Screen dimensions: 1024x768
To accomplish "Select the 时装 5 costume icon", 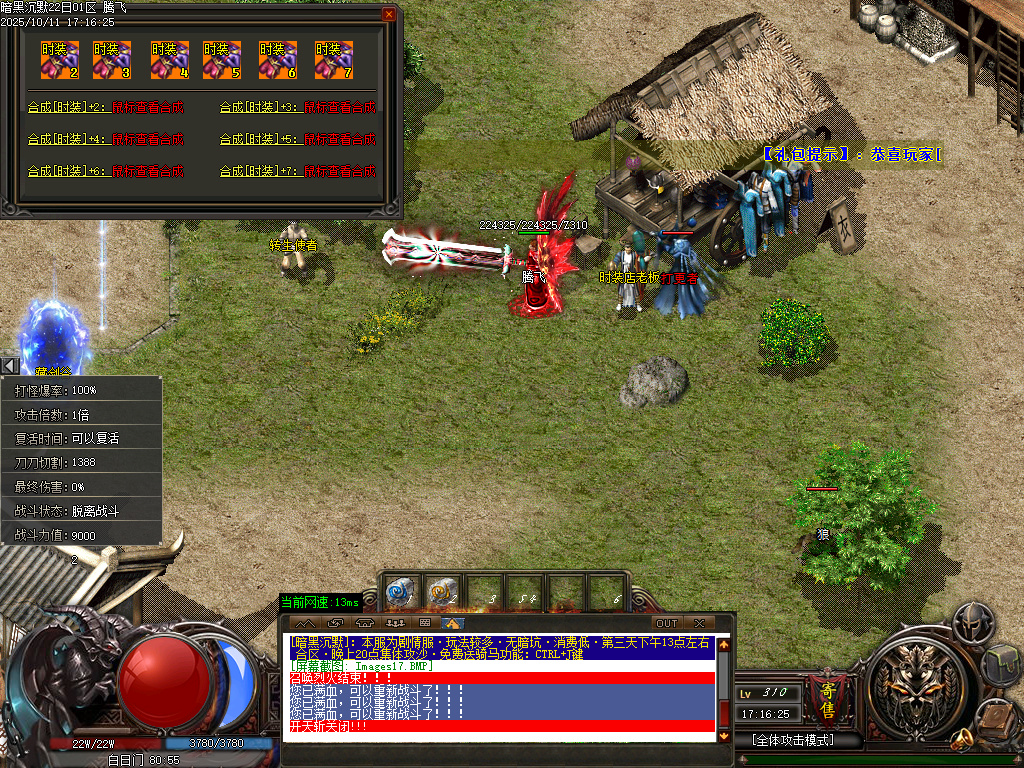I will (x=222, y=60).
